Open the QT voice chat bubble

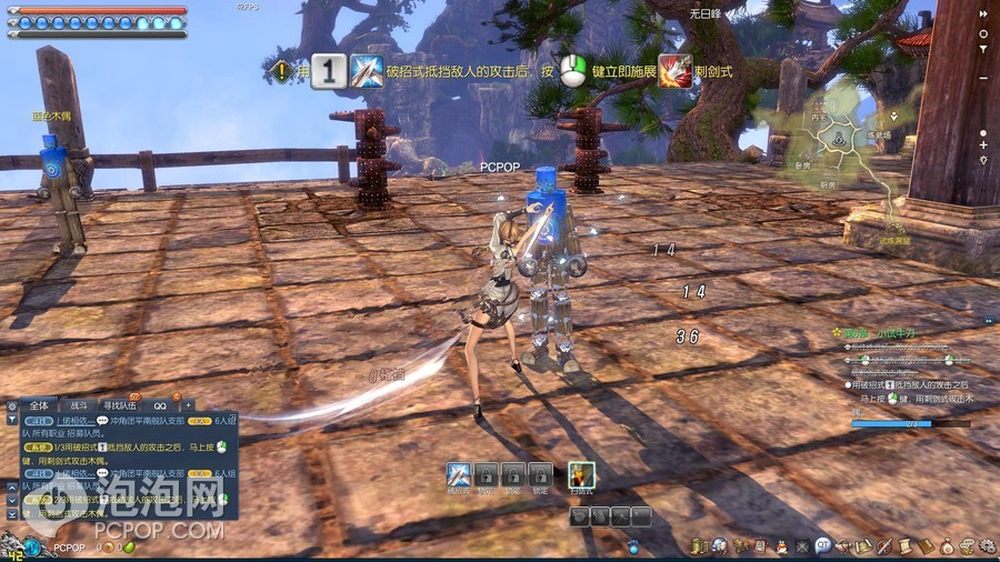[x=823, y=546]
